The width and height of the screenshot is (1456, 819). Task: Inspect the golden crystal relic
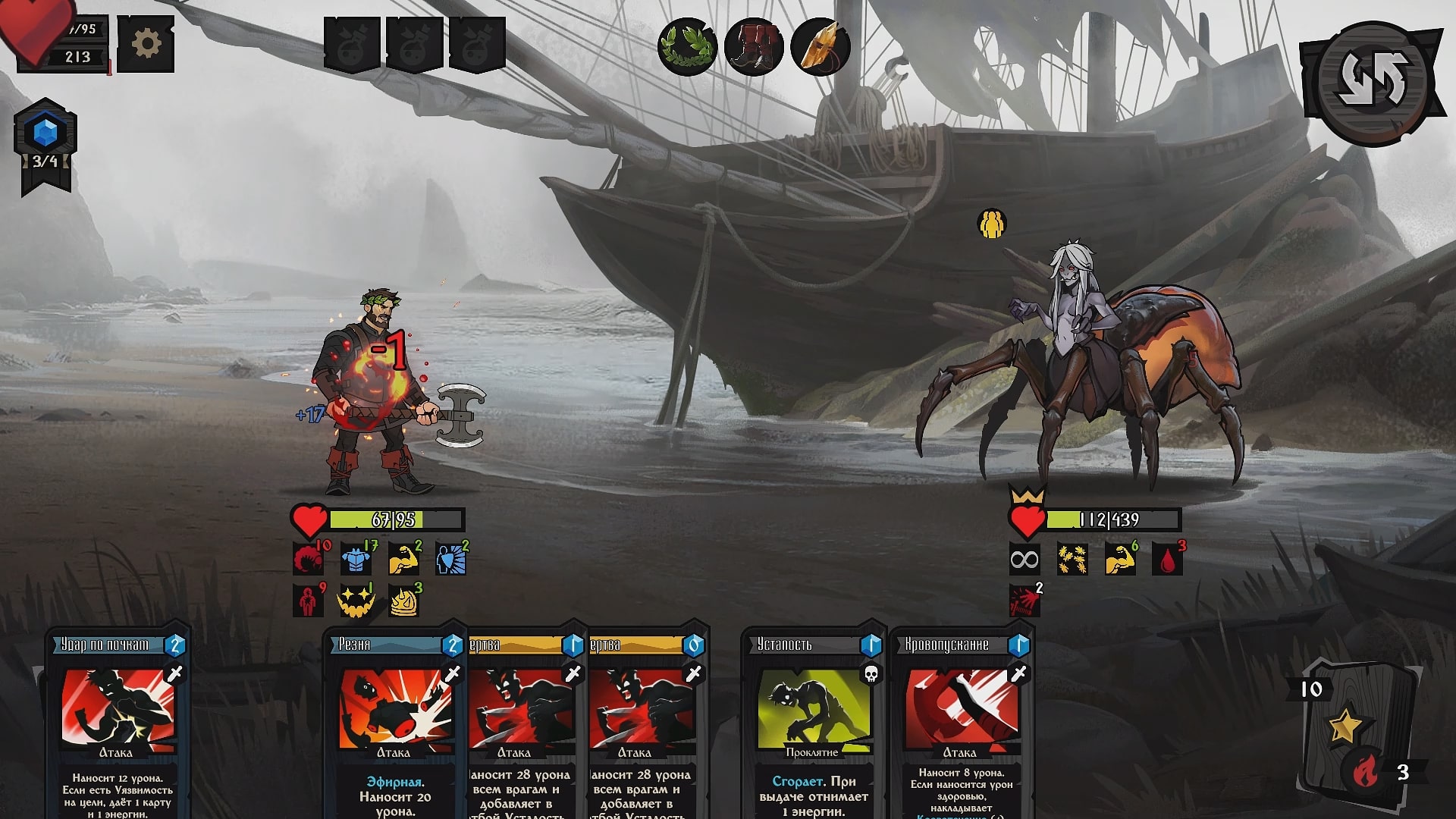pyautogui.click(x=820, y=47)
